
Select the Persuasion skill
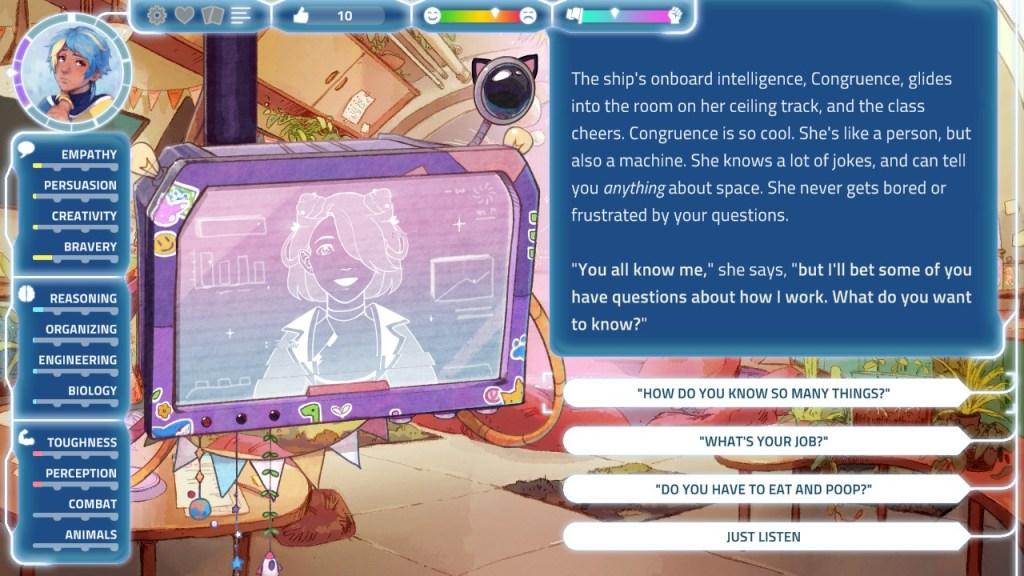point(80,185)
